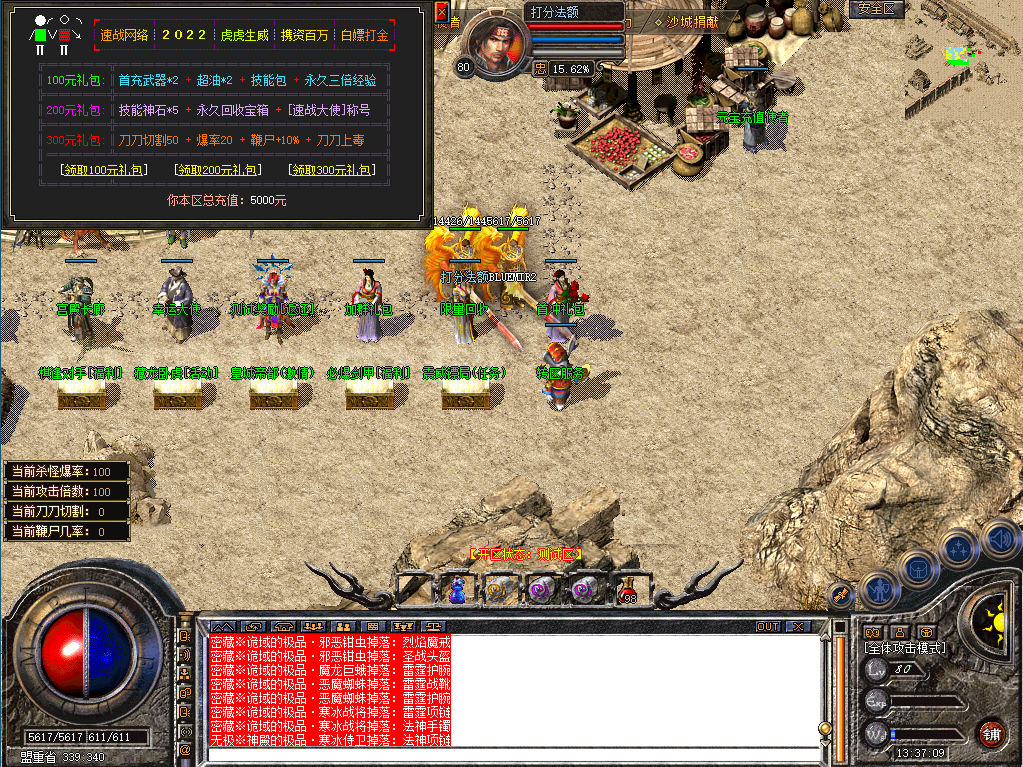Claim the 100元 gift pack
This screenshot has width=1023, height=767.
(x=104, y=170)
